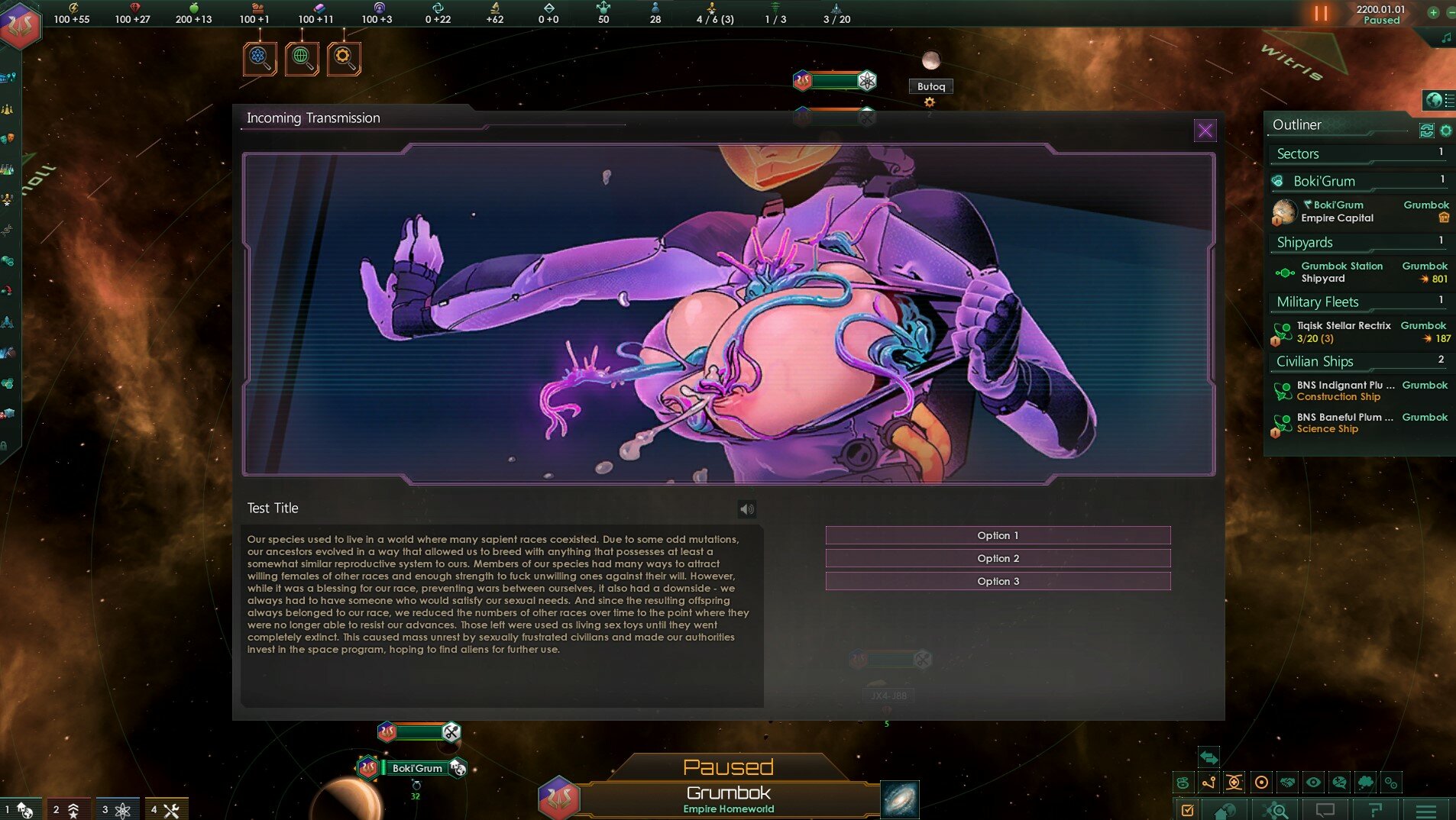The width and height of the screenshot is (1456, 820).
Task: Enable the orange checkbox map mode bottom right
Action: click(1186, 810)
